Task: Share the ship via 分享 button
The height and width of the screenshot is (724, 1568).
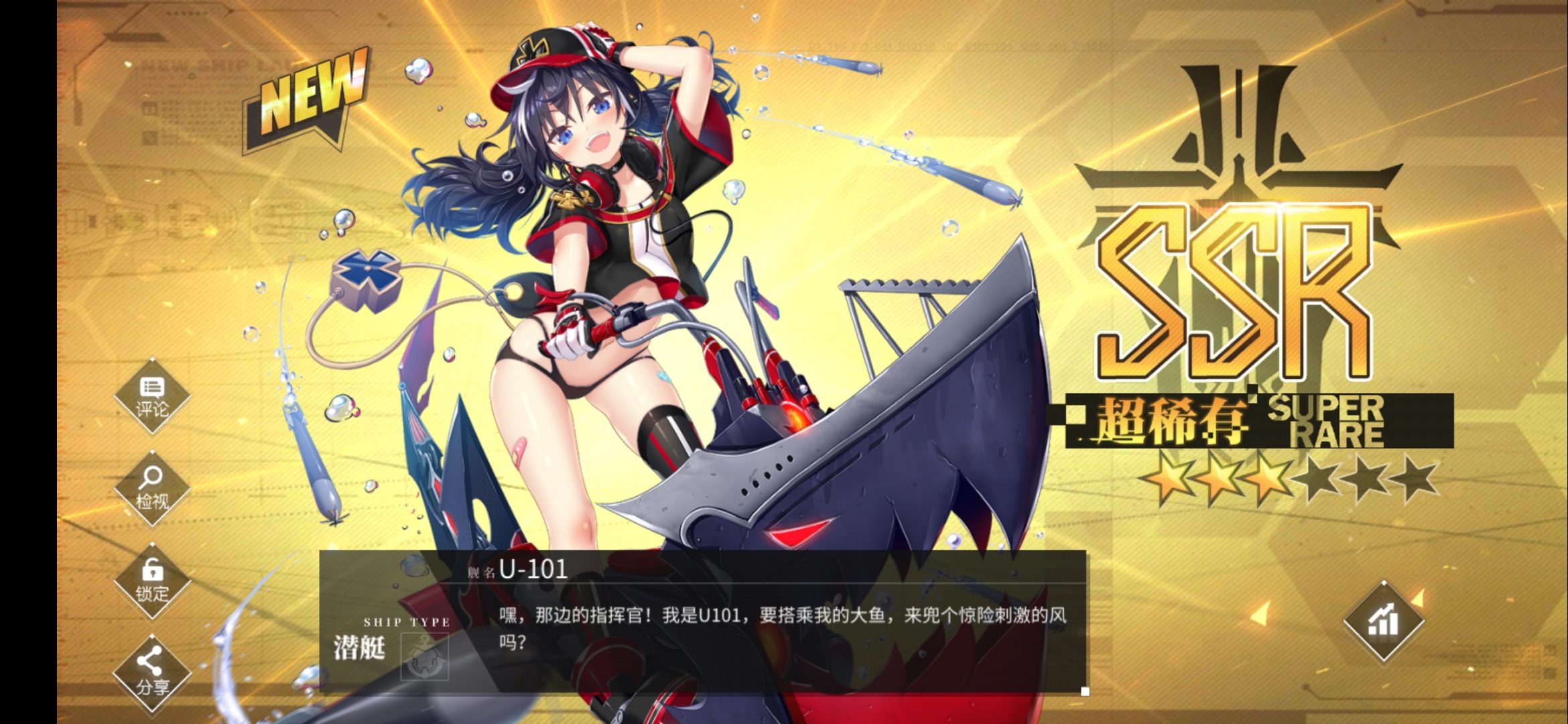Action: pyautogui.click(x=152, y=673)
